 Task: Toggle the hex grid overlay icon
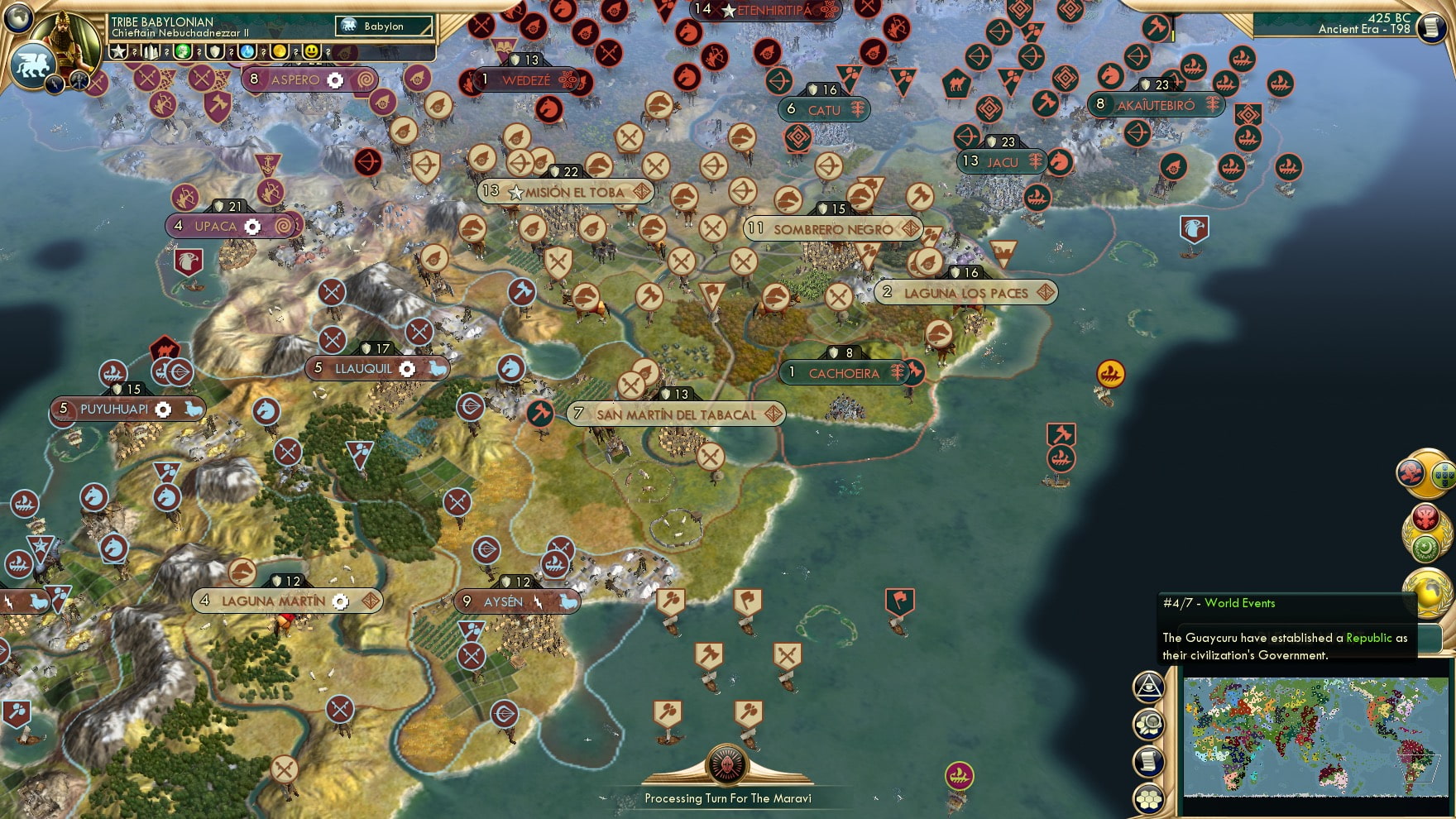click(1148, 799)
